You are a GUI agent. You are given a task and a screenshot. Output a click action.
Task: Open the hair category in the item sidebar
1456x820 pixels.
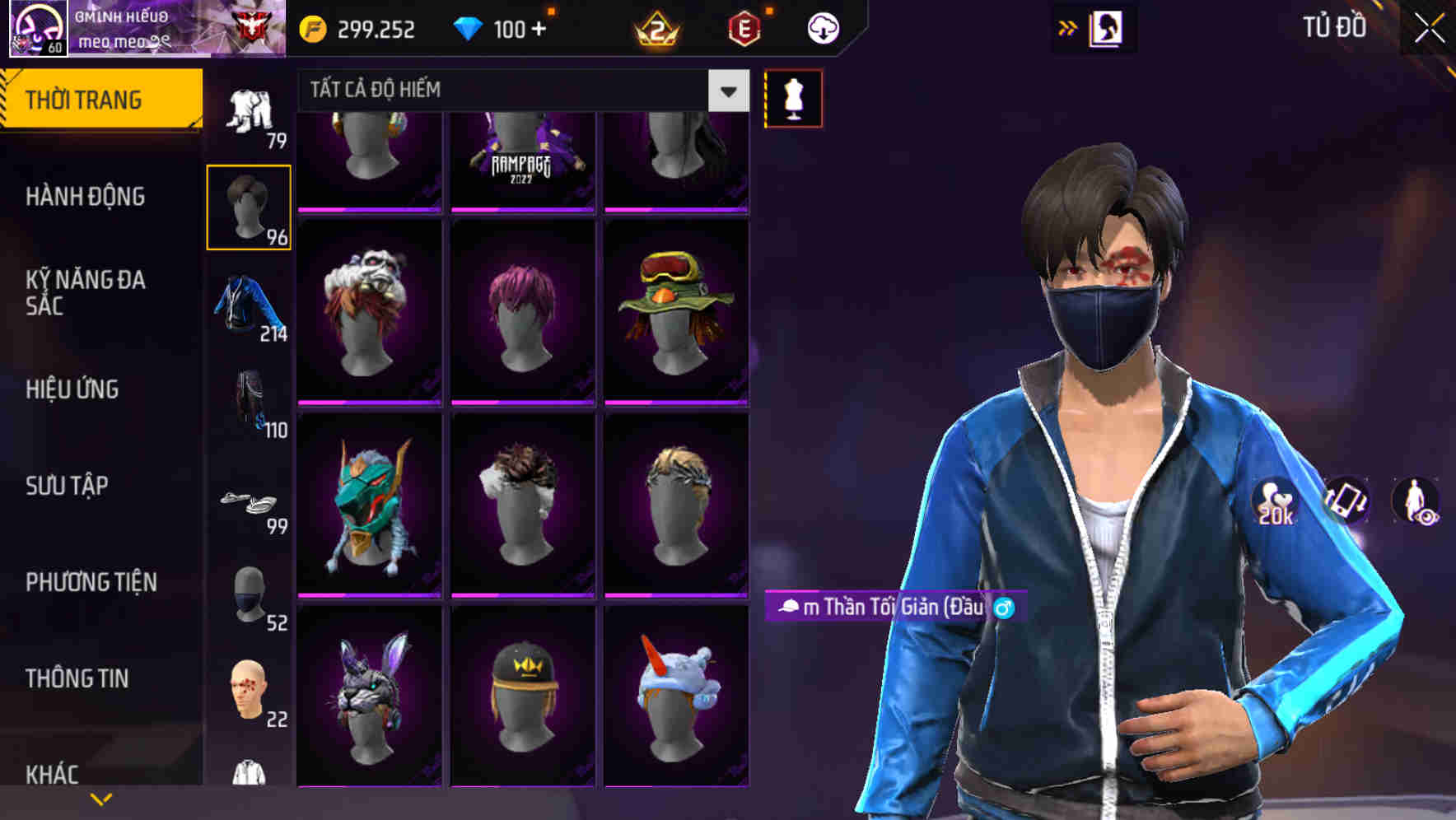point(249,204)
